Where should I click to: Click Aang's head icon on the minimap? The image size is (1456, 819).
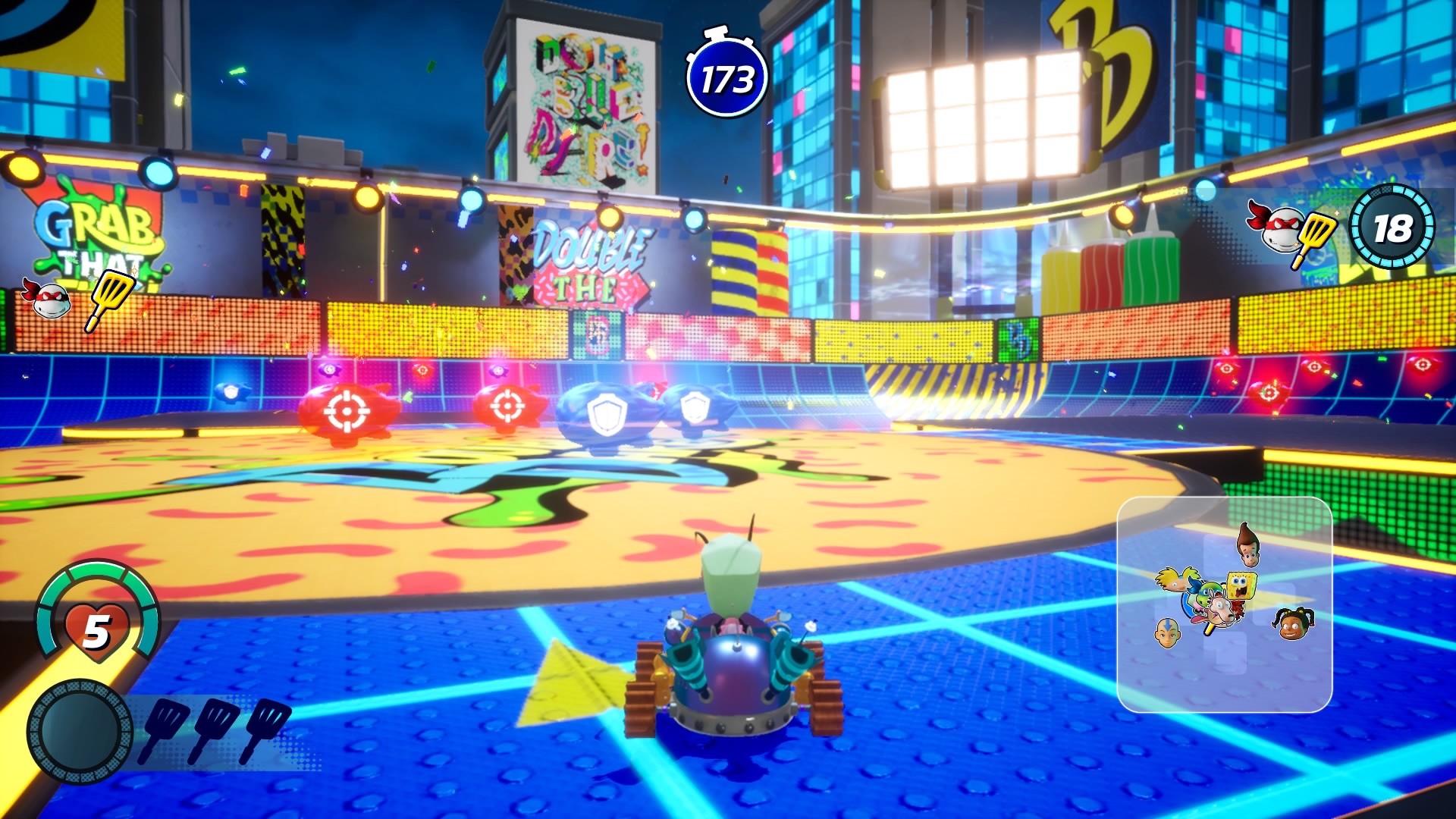(x=1166, y=632)
